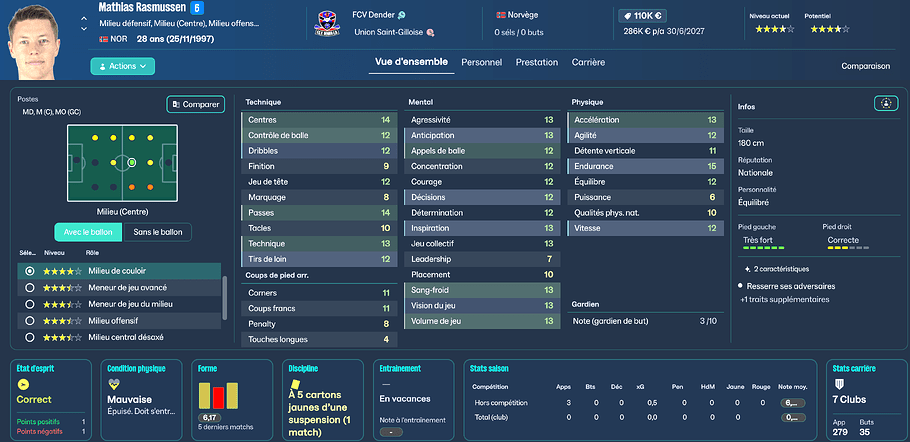The height and width of the screenshot is (442, 910).
Task: Pick the Meneur de jeu du milieu role
Action: [120, 304]
